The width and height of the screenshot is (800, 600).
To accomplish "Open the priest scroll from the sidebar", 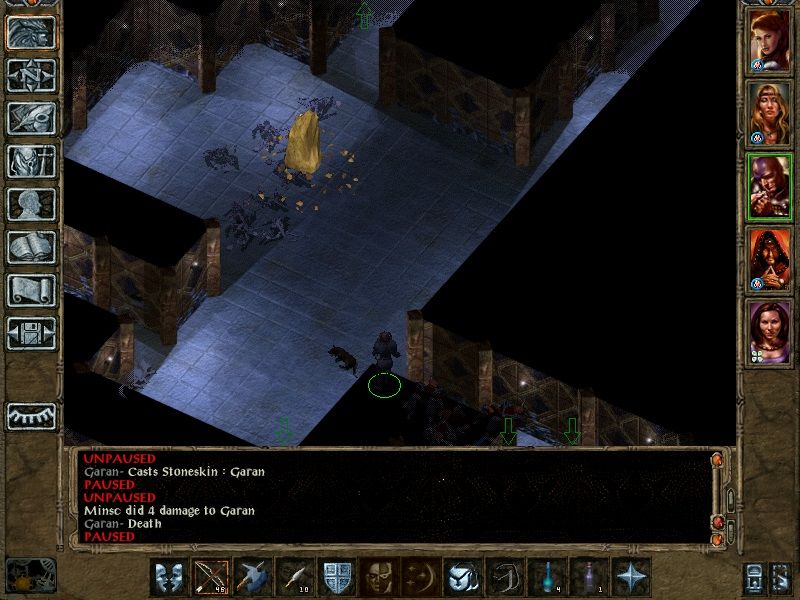I will (x=32, y=290).
